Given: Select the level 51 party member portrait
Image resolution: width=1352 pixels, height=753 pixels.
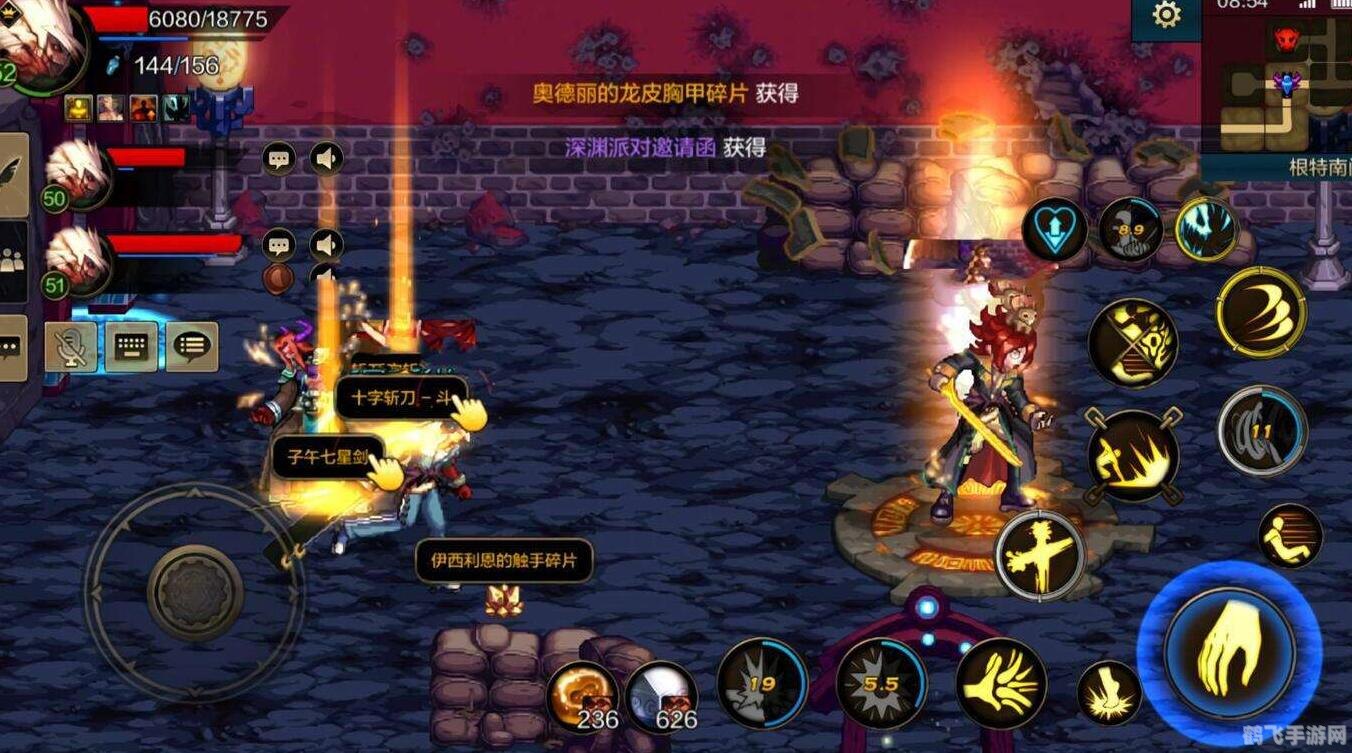Looking at the screenshot, I should point(76,261).
